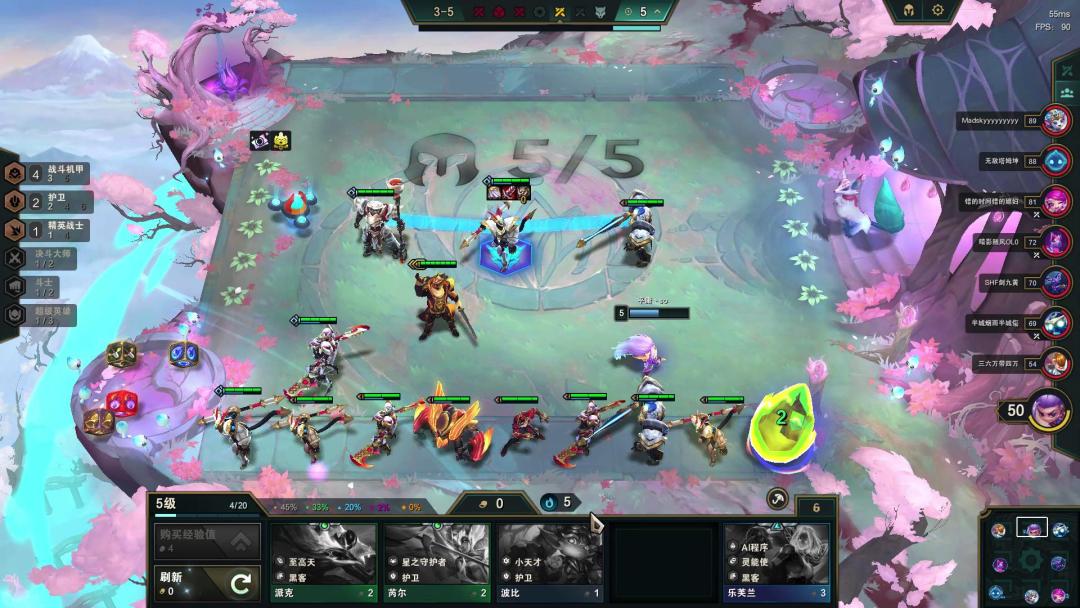The height and width of the screenshot is (608, 1080).
Task: View the 决斗大师 trait entry
Action: (x=45, y=257)
